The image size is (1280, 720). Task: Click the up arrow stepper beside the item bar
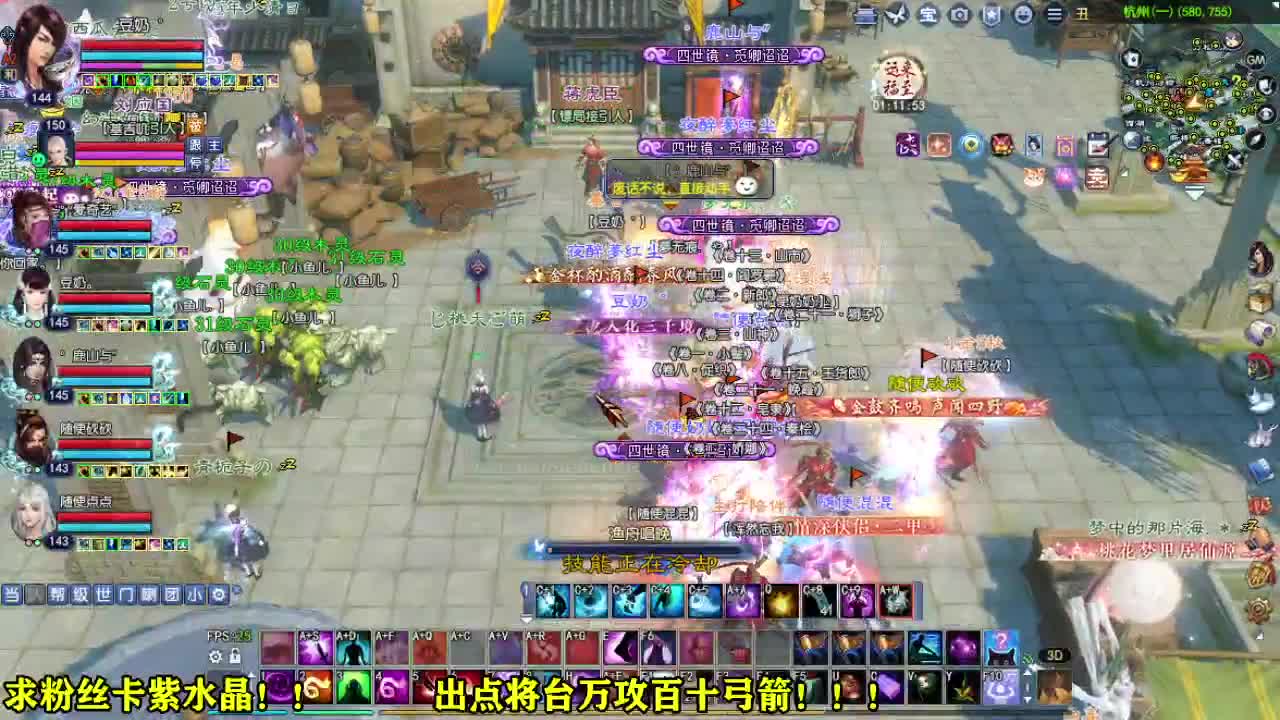[x=1028, y=672]
